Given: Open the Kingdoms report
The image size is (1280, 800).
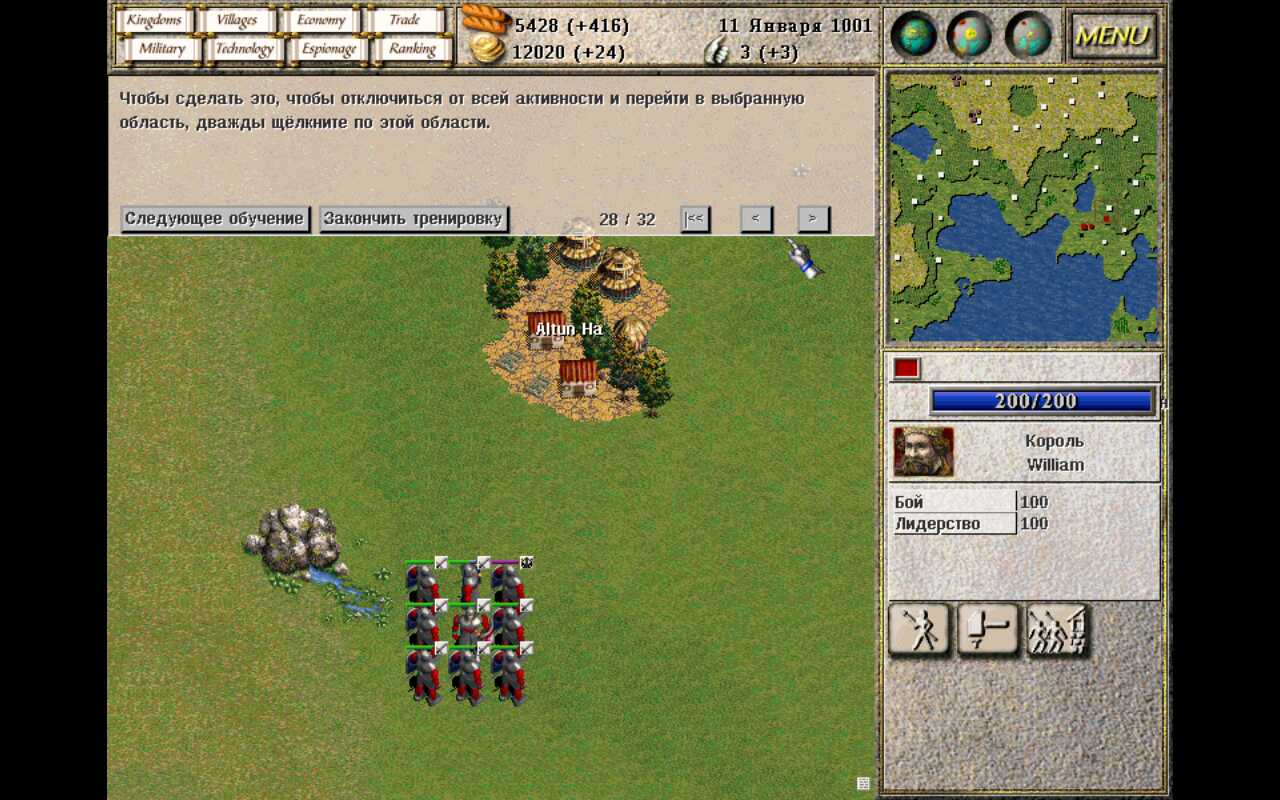Looking at the screenshot, I should pos(153,20).
